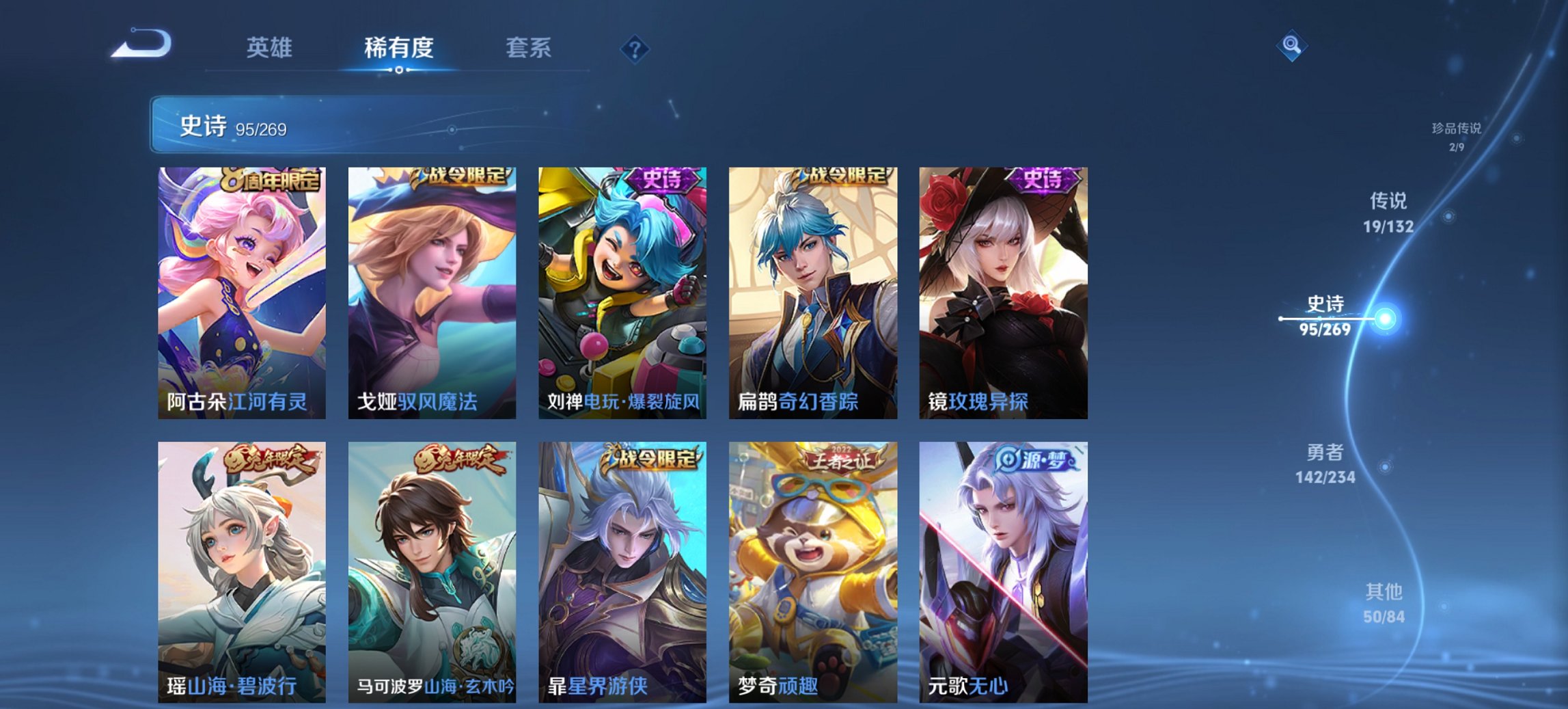
Task: Open the skin search magnifier icon
Action: [x=1293, y=46]
